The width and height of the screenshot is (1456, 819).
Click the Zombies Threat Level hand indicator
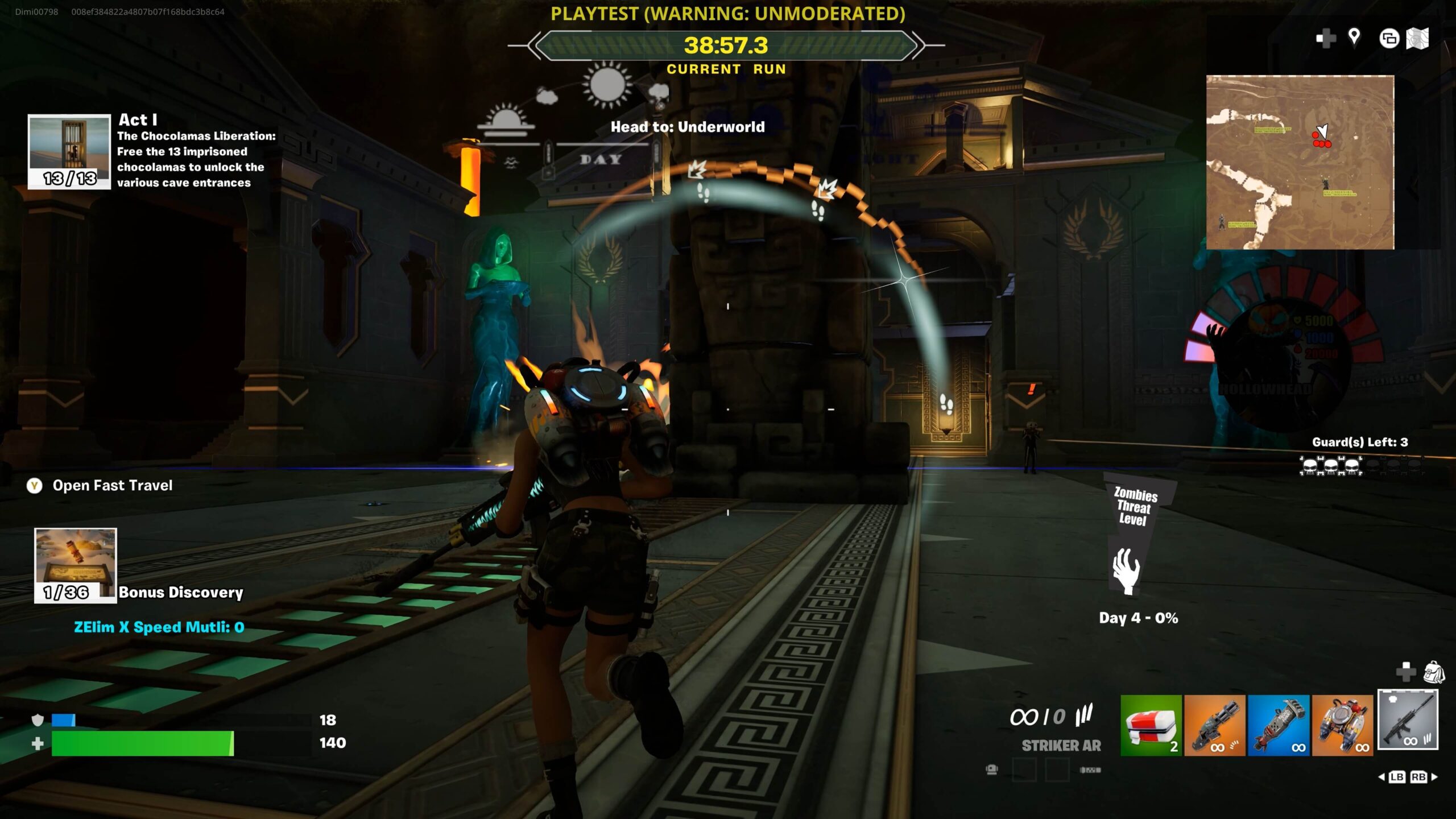1126,570
